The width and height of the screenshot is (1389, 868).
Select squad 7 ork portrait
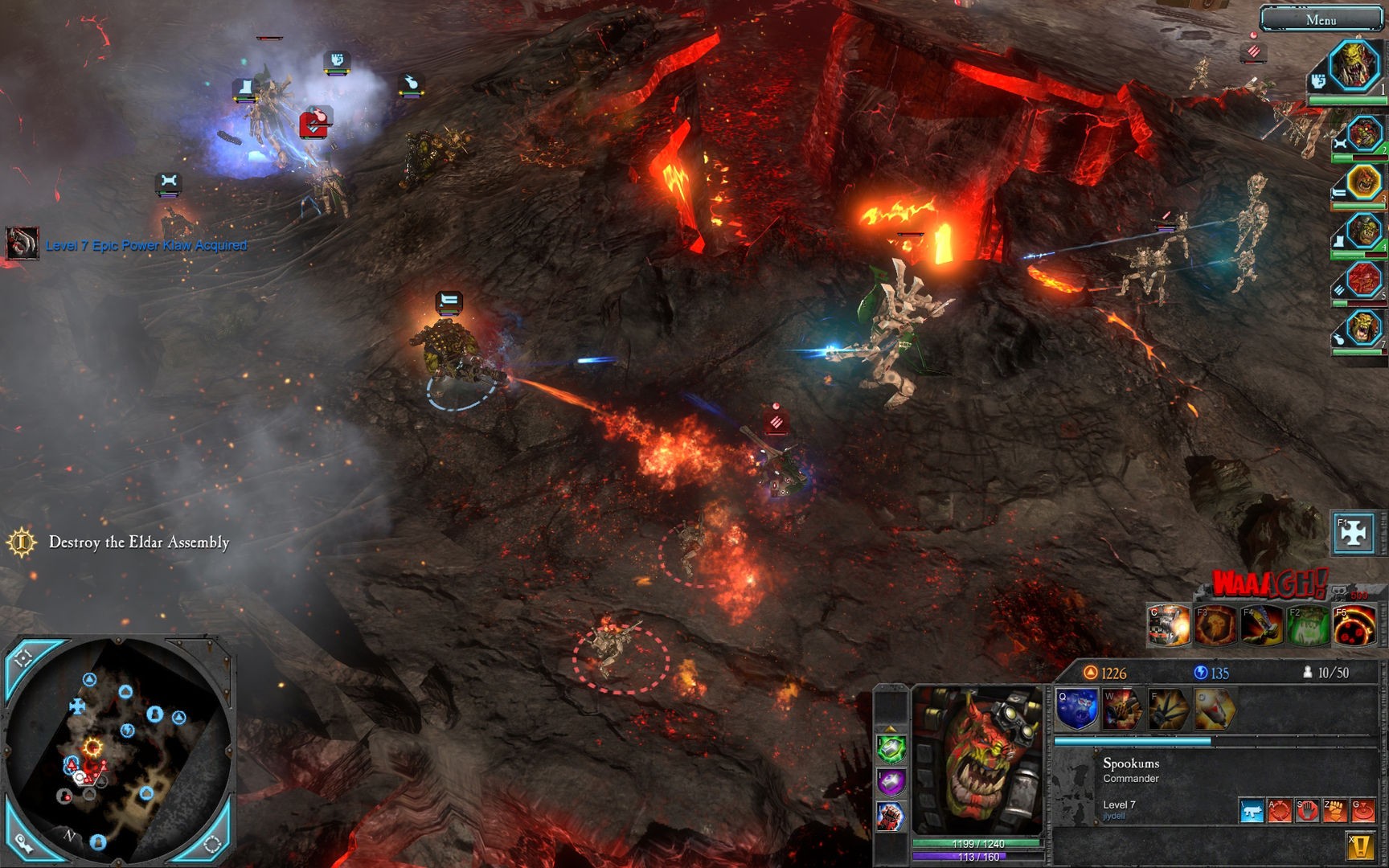[1363, 329]
